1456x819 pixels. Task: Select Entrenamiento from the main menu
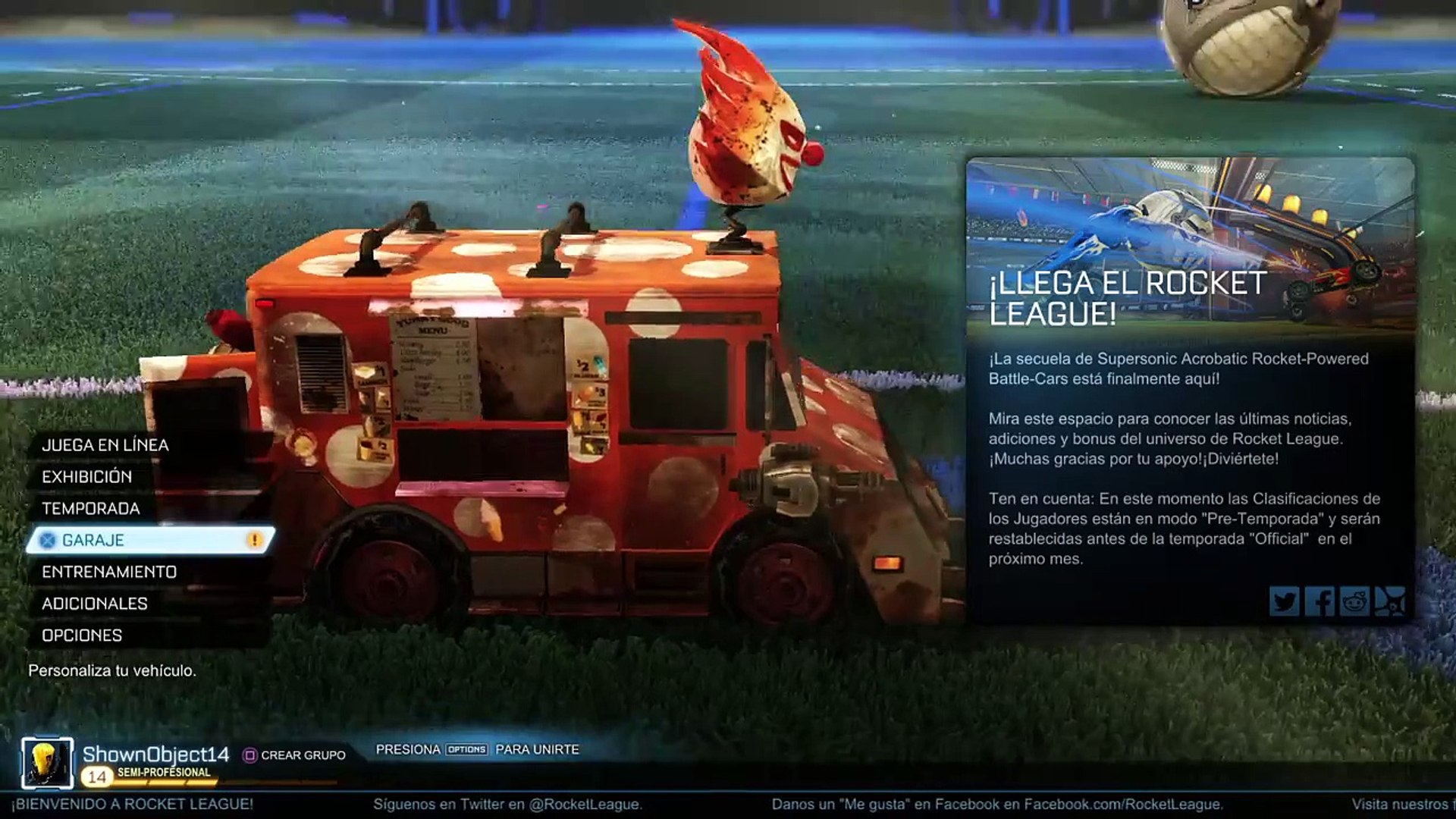click(109, 572)
